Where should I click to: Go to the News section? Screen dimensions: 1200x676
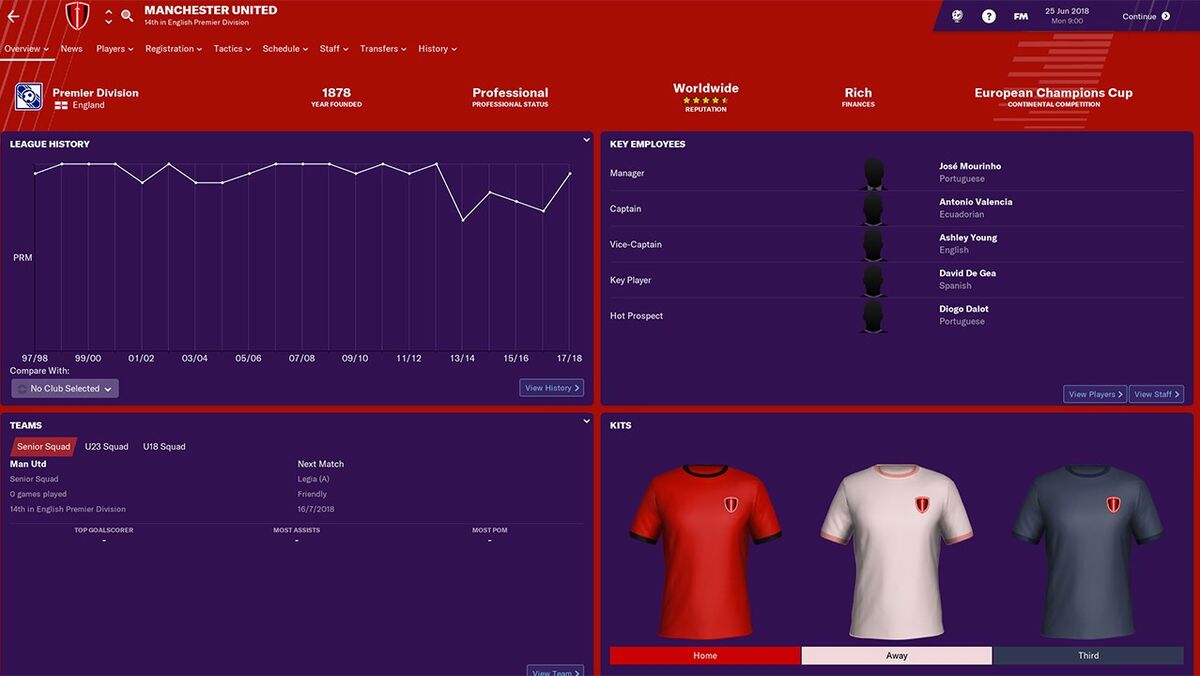click(71, 49)
